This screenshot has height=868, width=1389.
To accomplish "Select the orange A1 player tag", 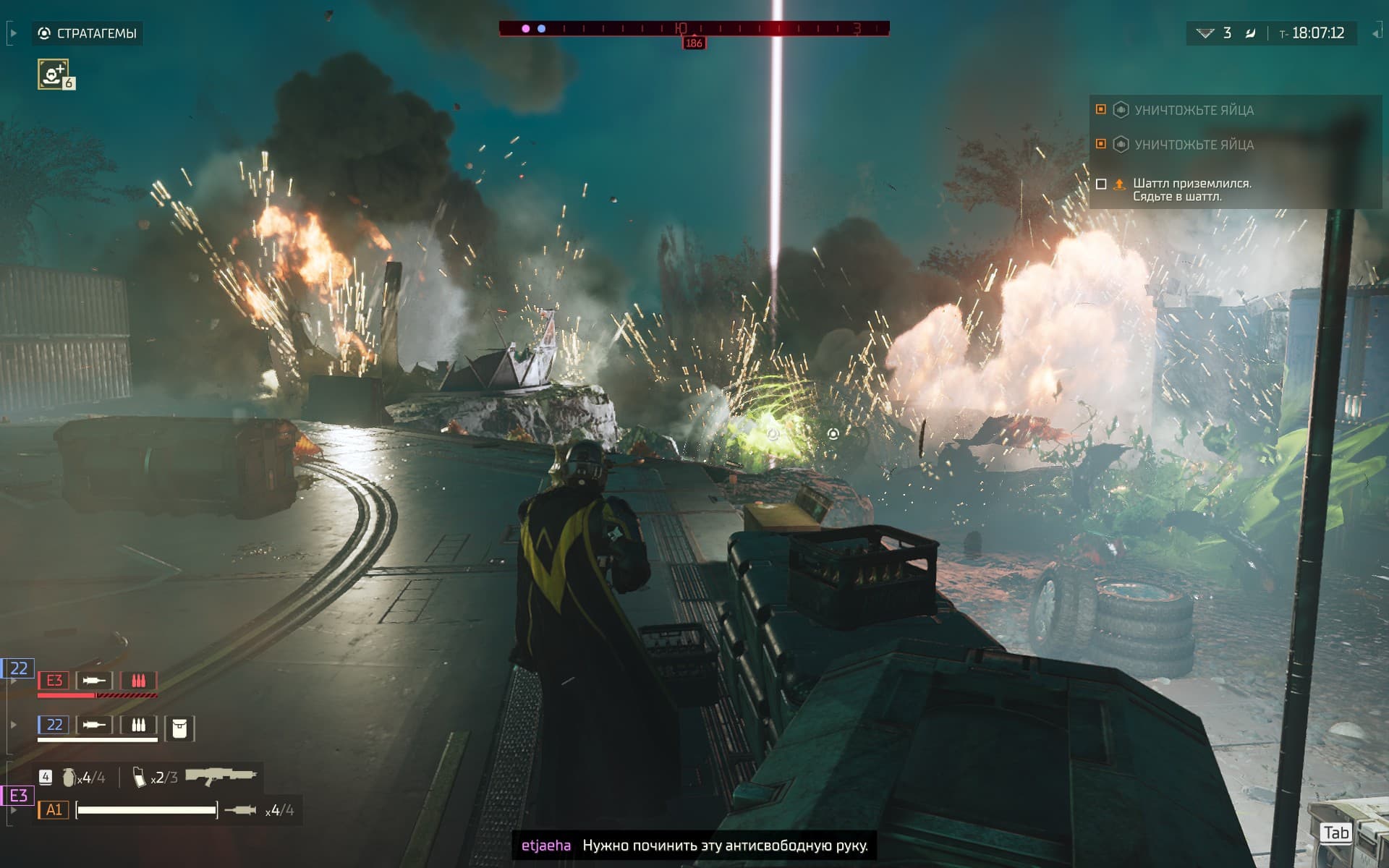I will point(54,810).
